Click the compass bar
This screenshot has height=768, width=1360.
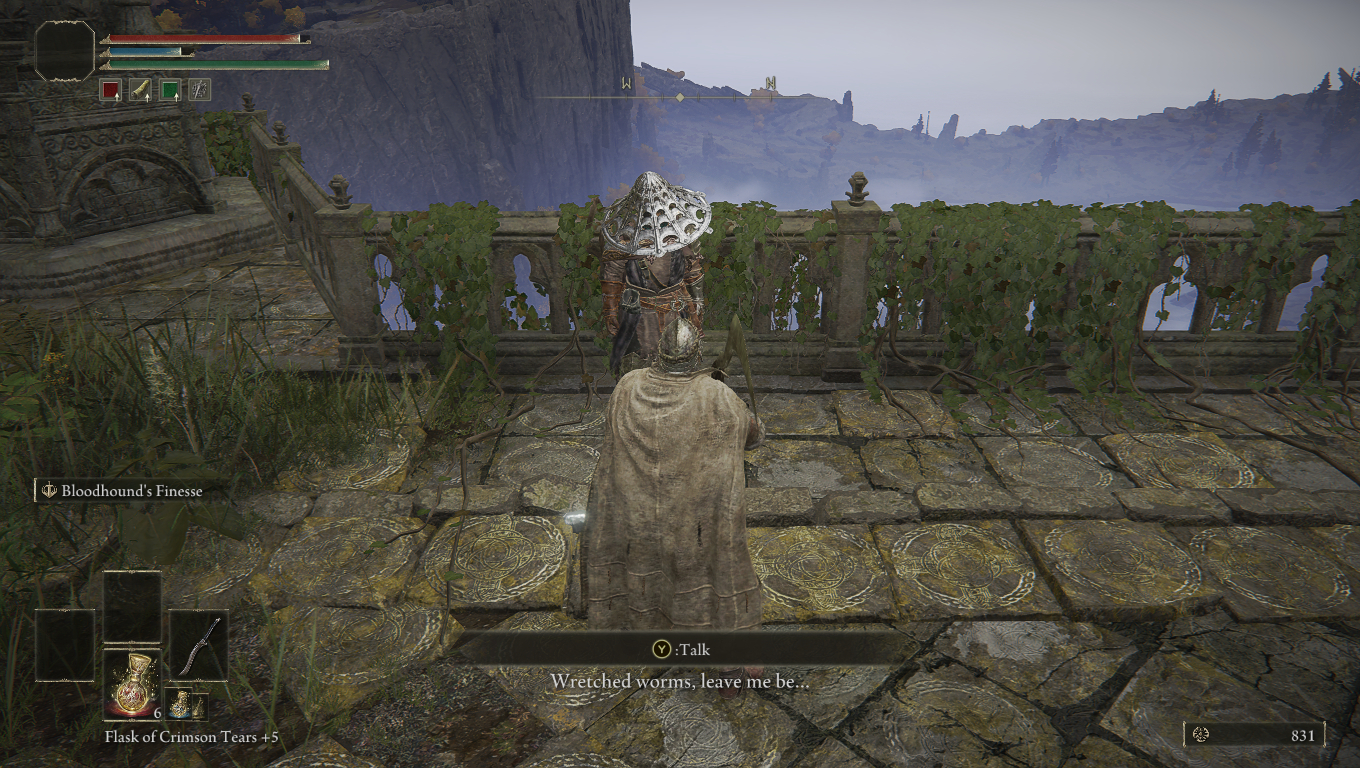(680, 97)
